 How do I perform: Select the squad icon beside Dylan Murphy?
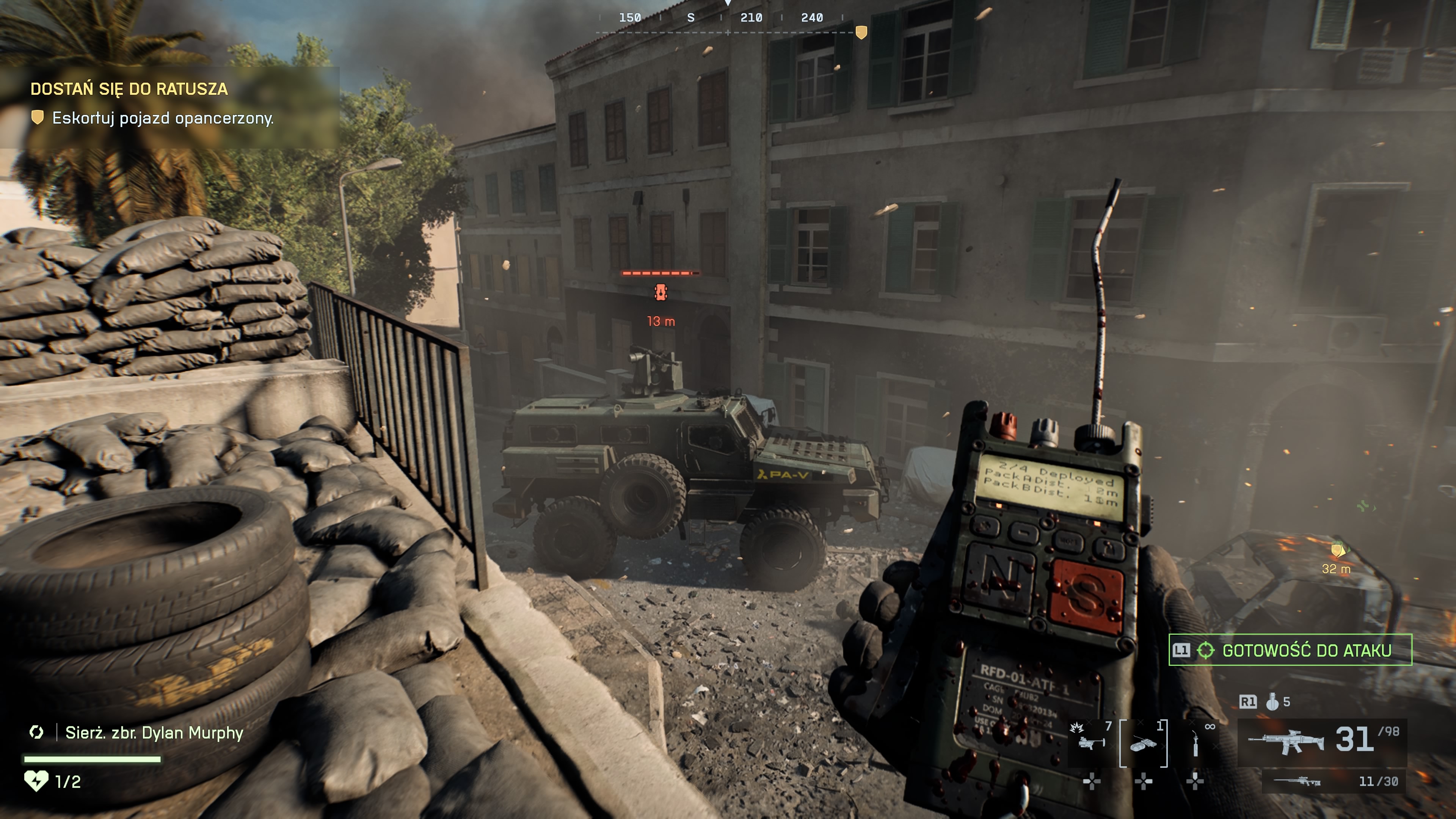pyautogui.click(x=37, y=733)
